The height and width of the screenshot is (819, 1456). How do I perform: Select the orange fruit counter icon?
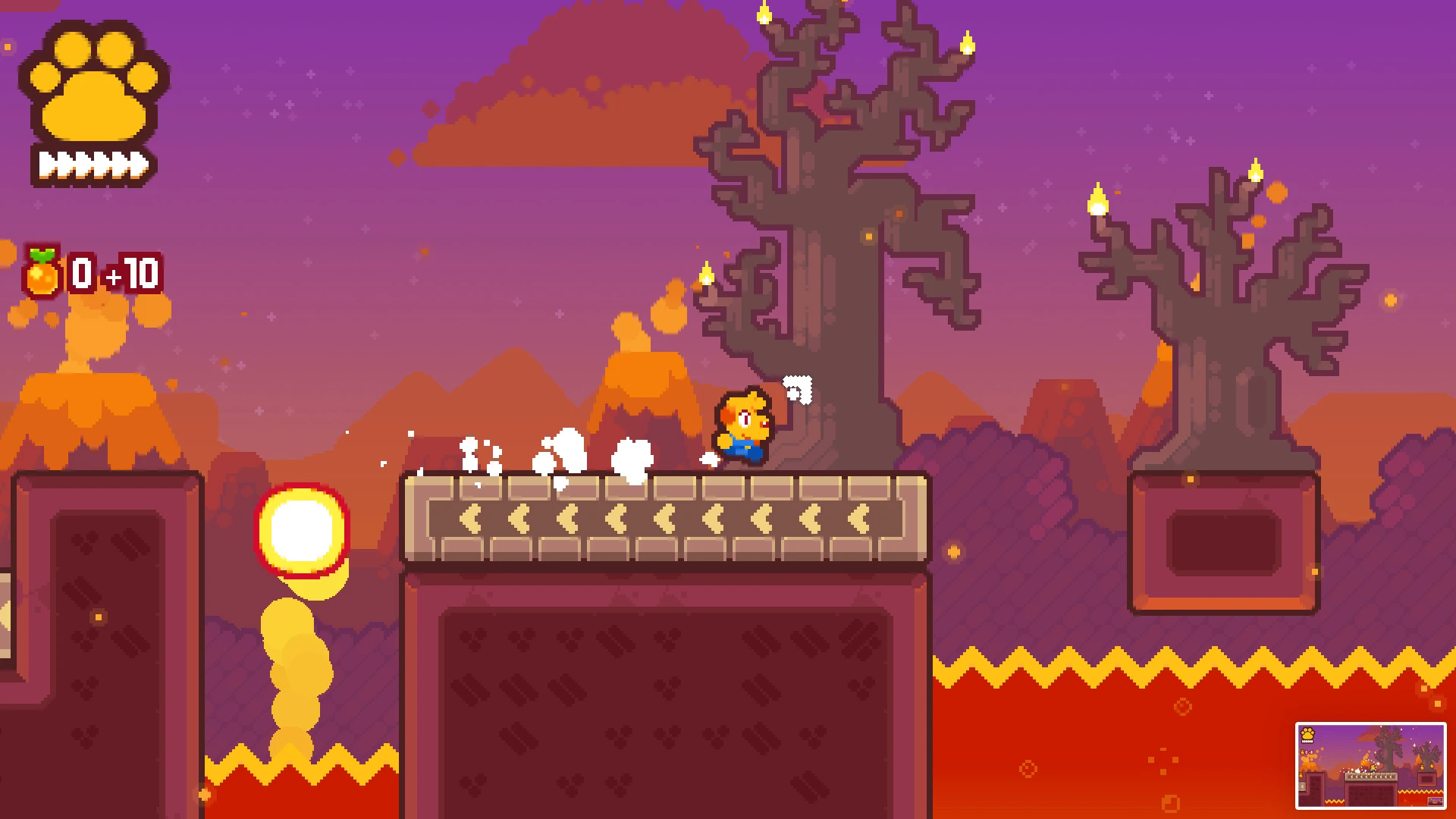[x=42, y=275]
